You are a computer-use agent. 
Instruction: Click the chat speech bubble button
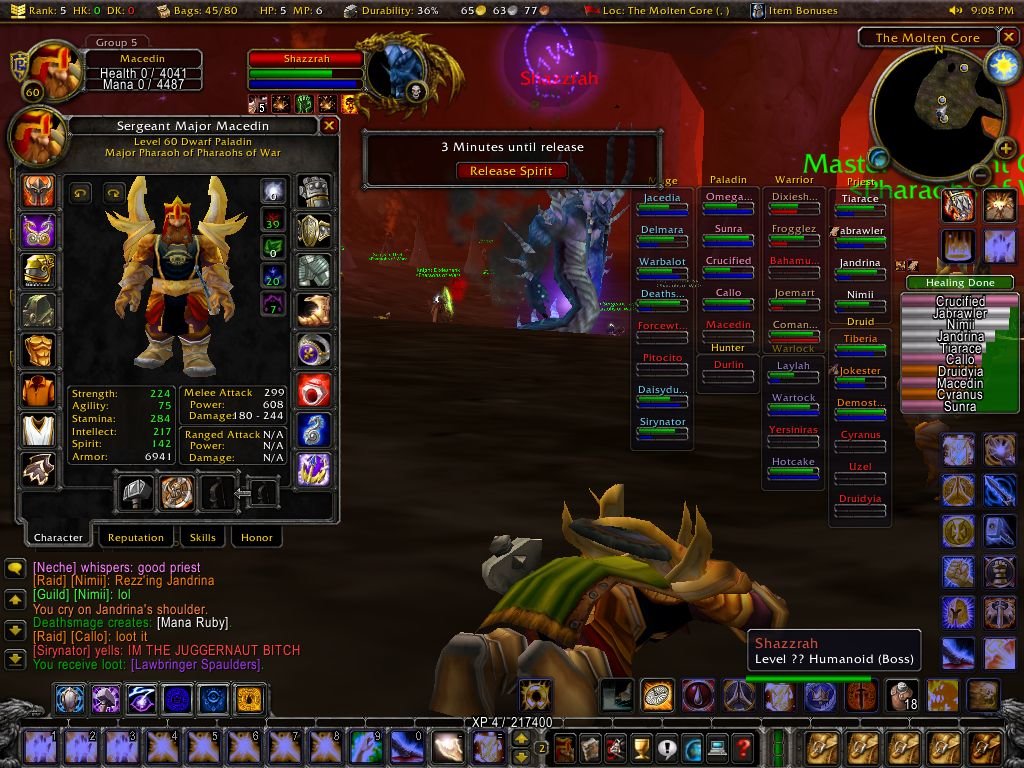tap(15, 568)
